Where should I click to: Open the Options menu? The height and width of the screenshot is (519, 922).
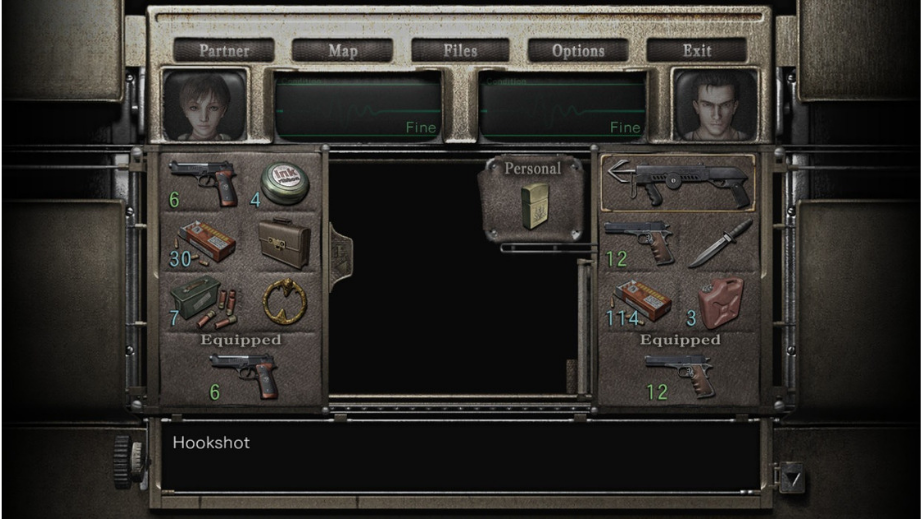point(578,50)
